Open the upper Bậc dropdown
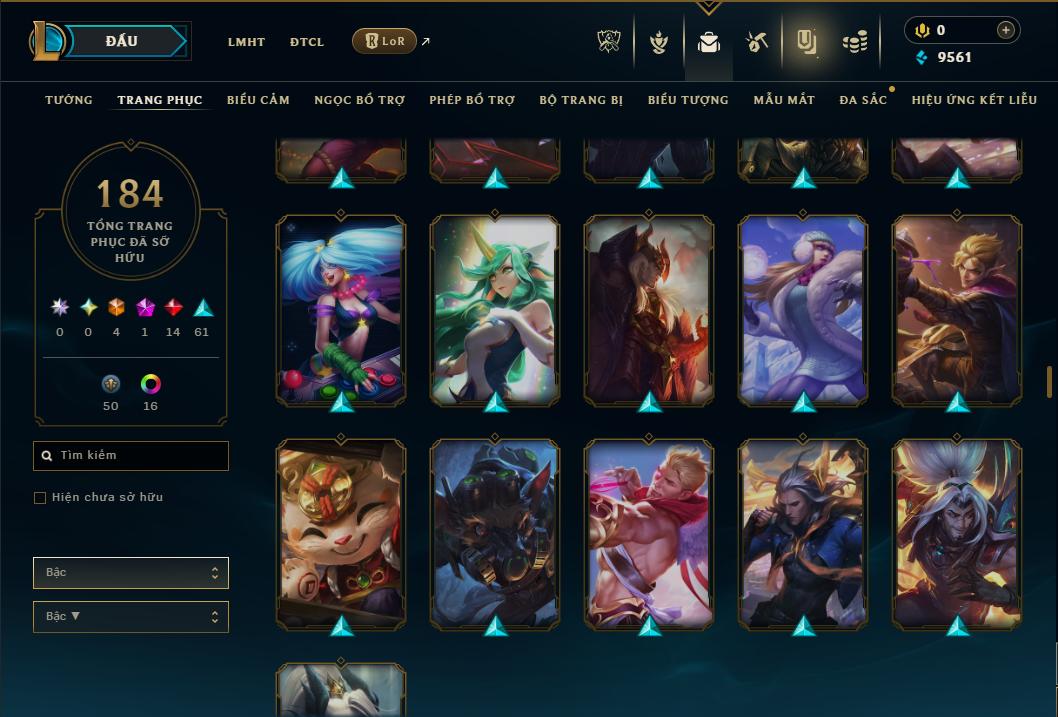This screenshot has height=717, width=1058. coord(131,573)
